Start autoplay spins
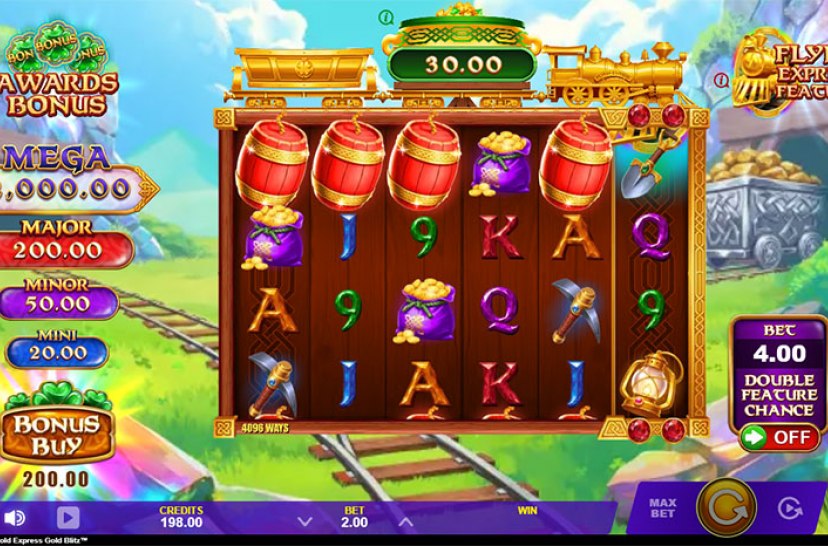828x546 pixels. [792, 510]
